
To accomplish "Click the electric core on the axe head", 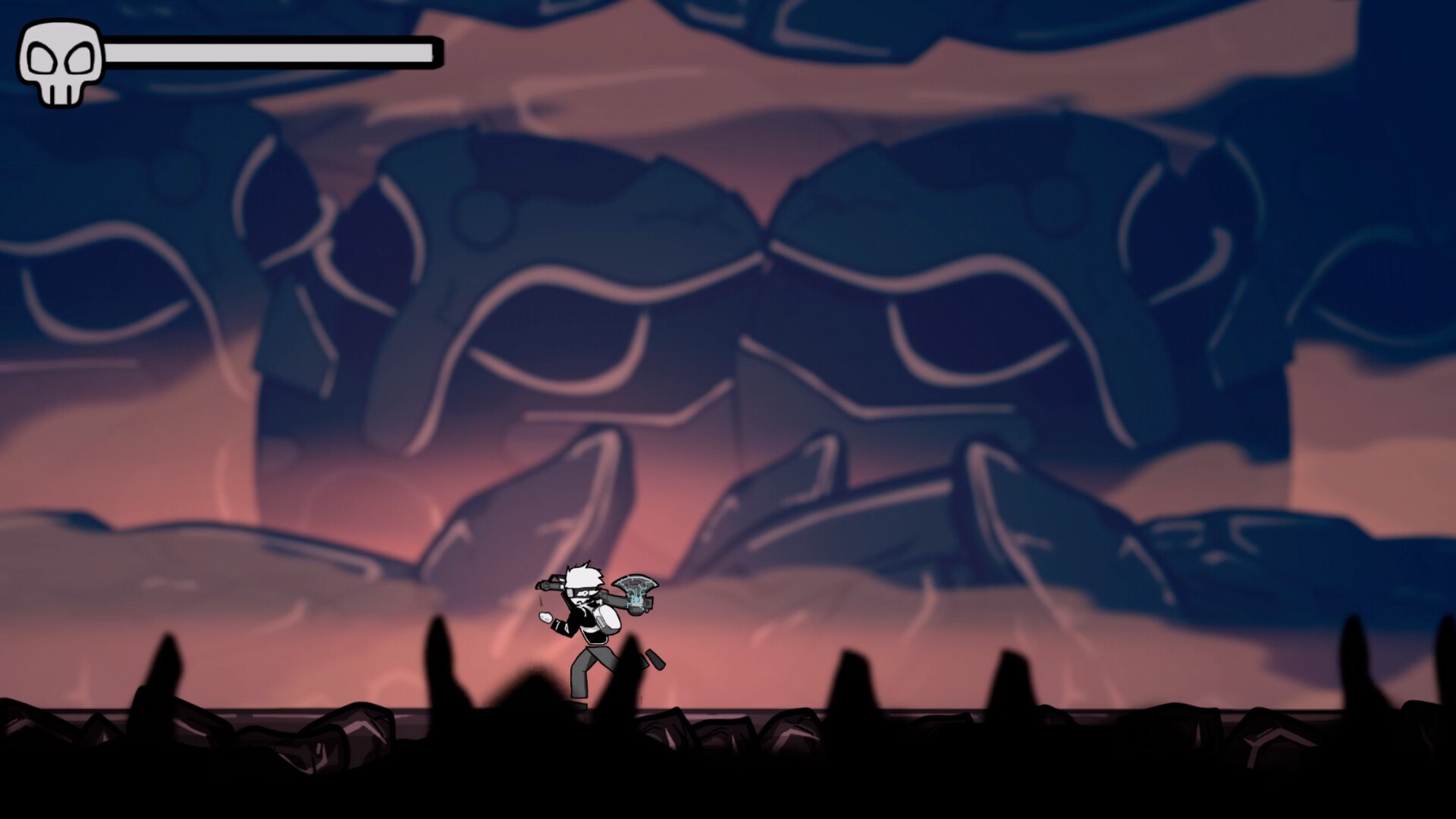I will (x=636, y=601).
